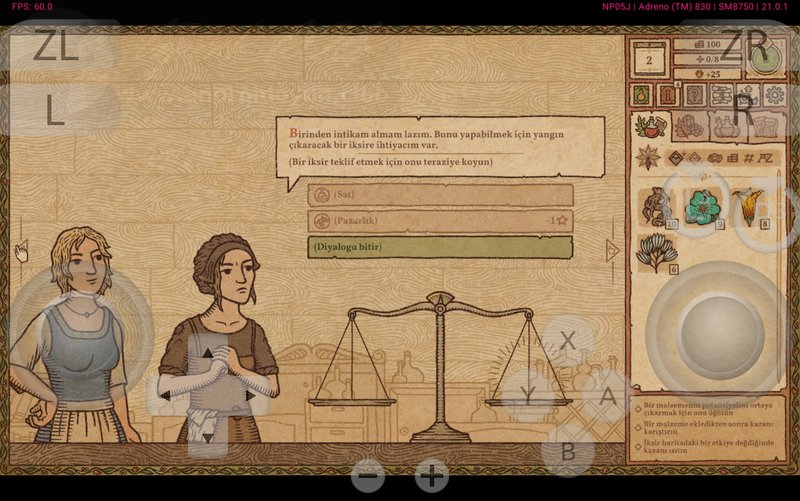The height and width of the screenshot is (501, 800).
Task: Switch to the potion bottles tab
Action: 725,126
